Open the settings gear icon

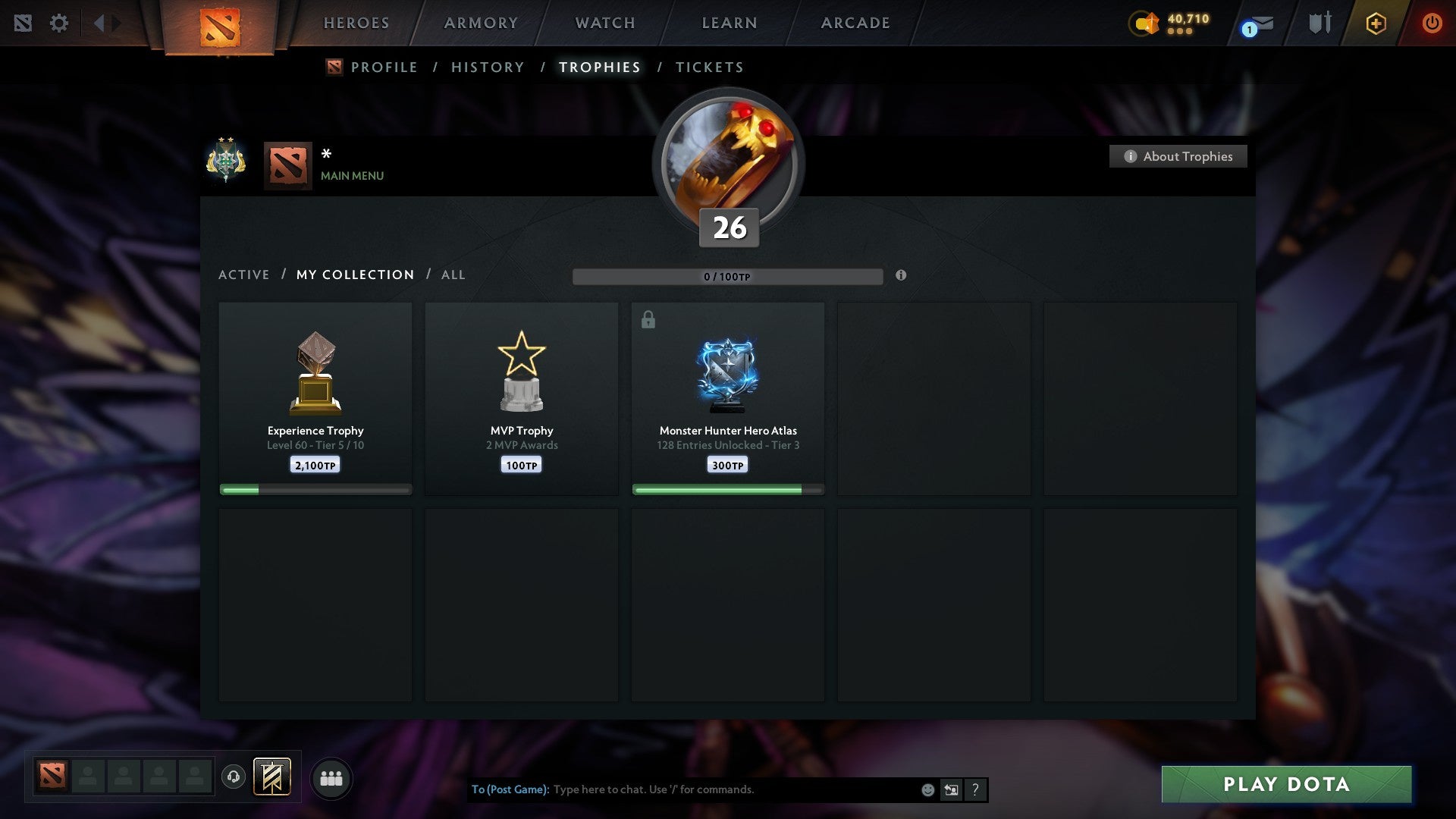click(x=59, y=23)
